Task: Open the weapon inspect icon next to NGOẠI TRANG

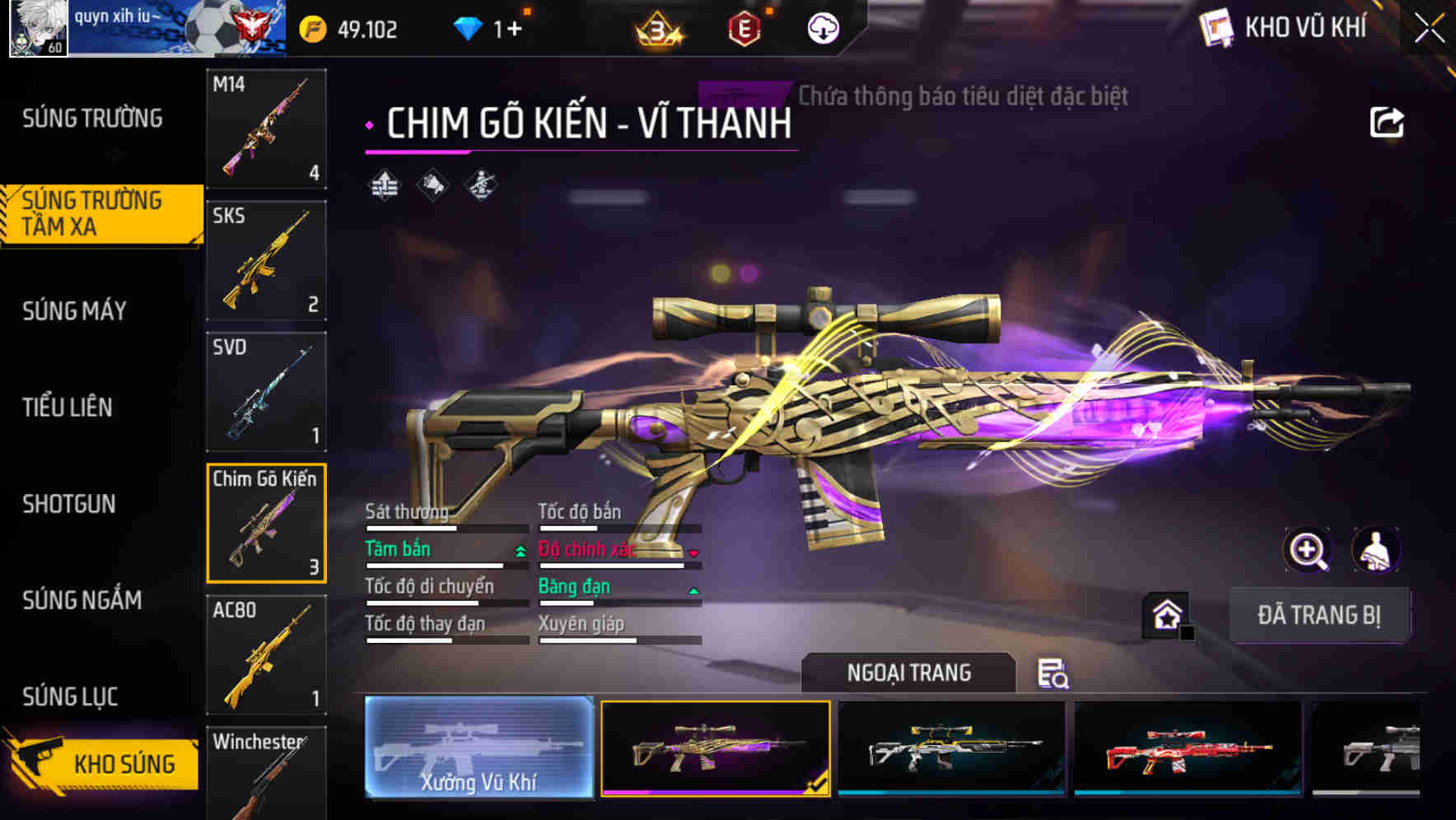Action: coord(1054,673)
